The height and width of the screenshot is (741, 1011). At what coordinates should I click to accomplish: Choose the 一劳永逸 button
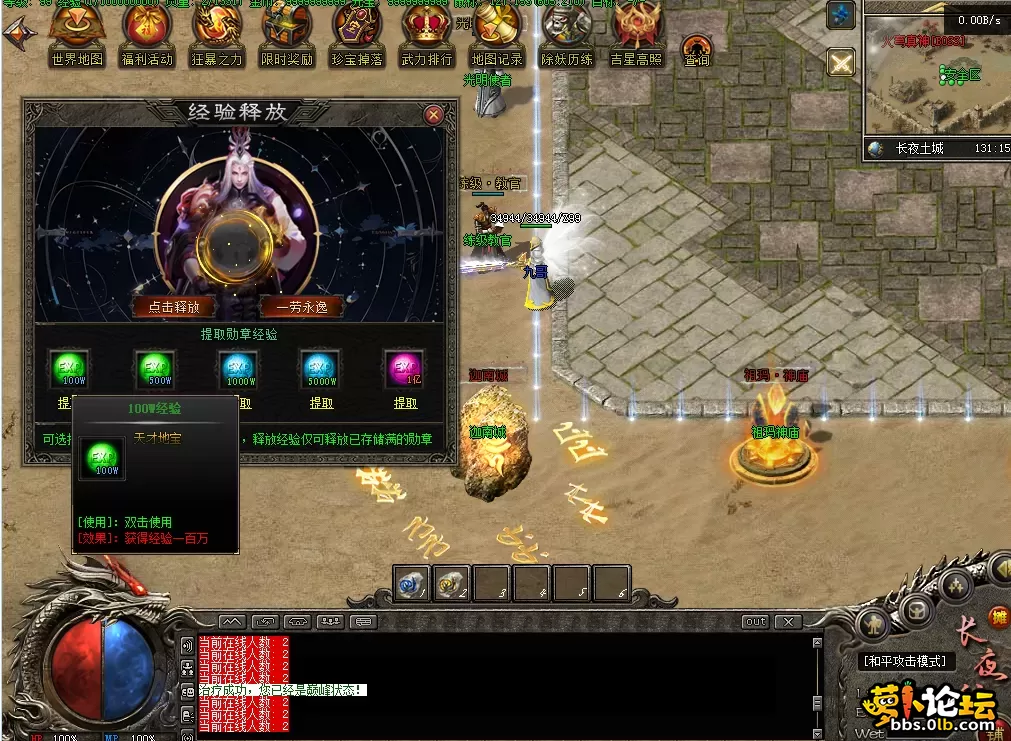pos(301,307)
